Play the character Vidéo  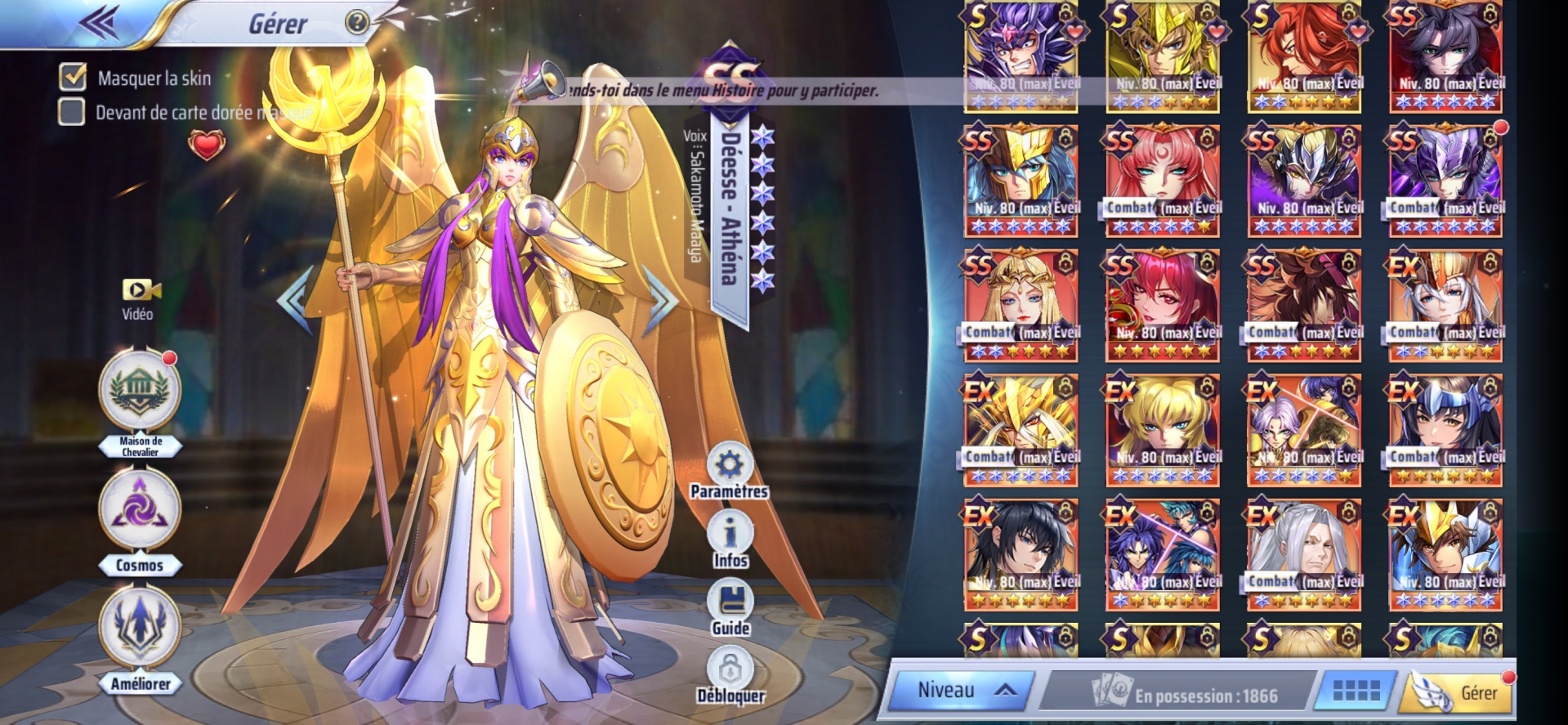[x=139, y=299]
